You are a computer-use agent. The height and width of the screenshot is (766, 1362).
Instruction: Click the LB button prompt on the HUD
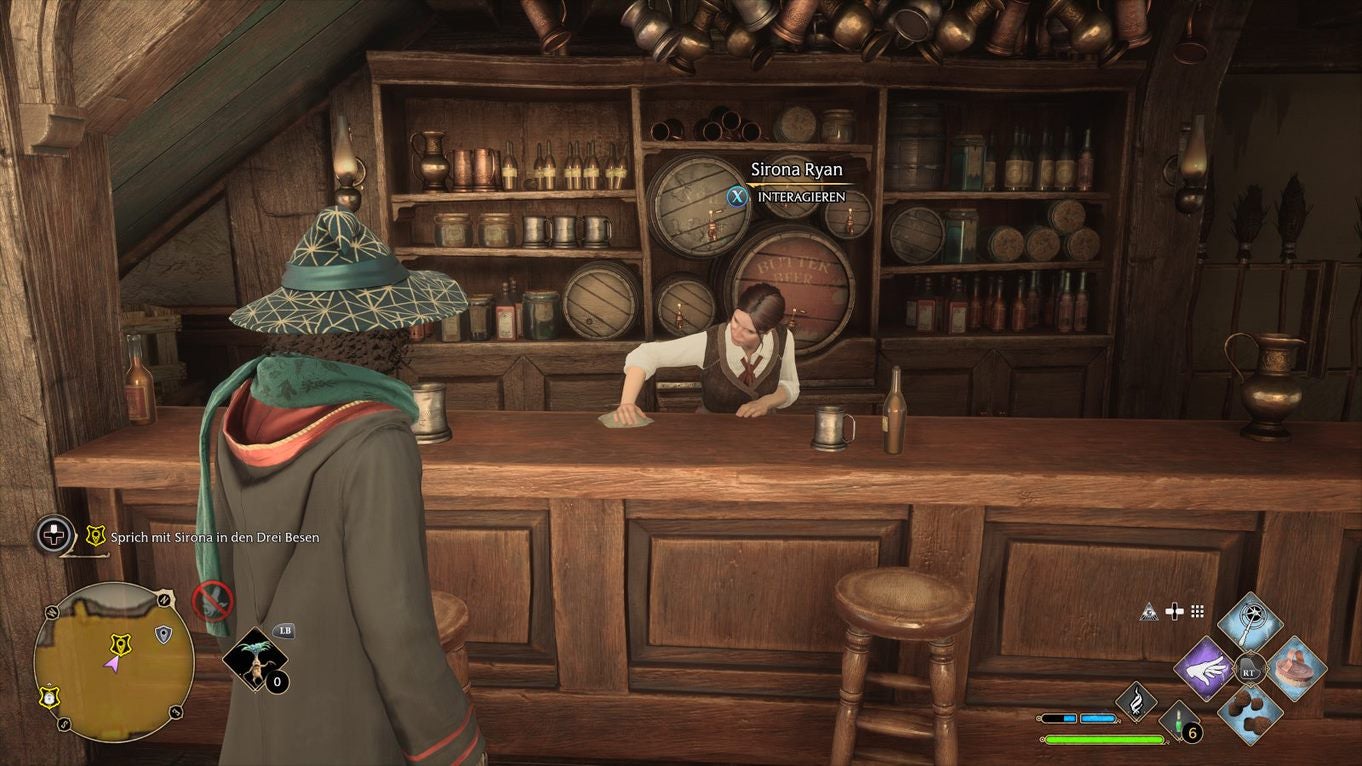285,631
